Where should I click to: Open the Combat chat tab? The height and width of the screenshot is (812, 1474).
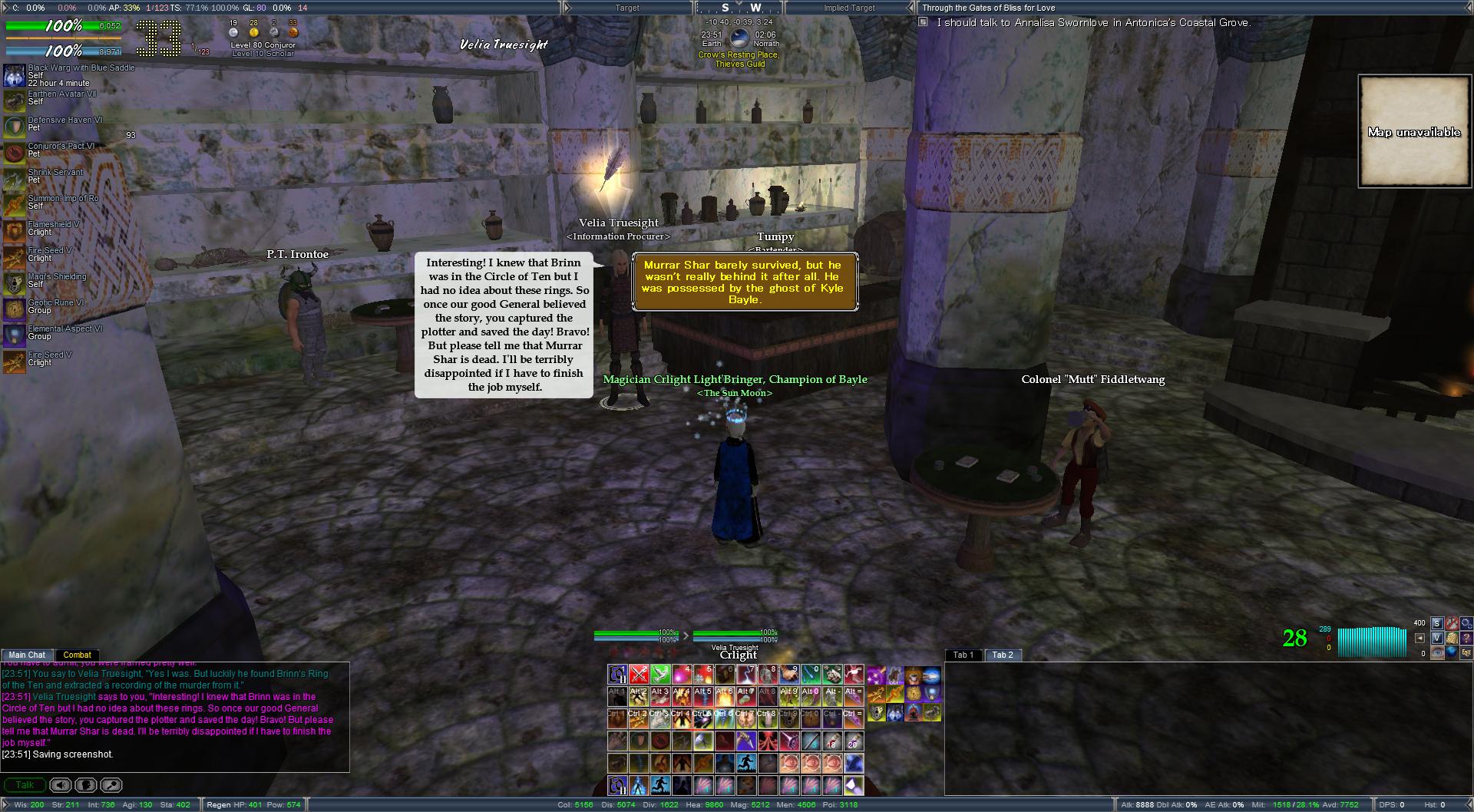click(x=77, y=655)
